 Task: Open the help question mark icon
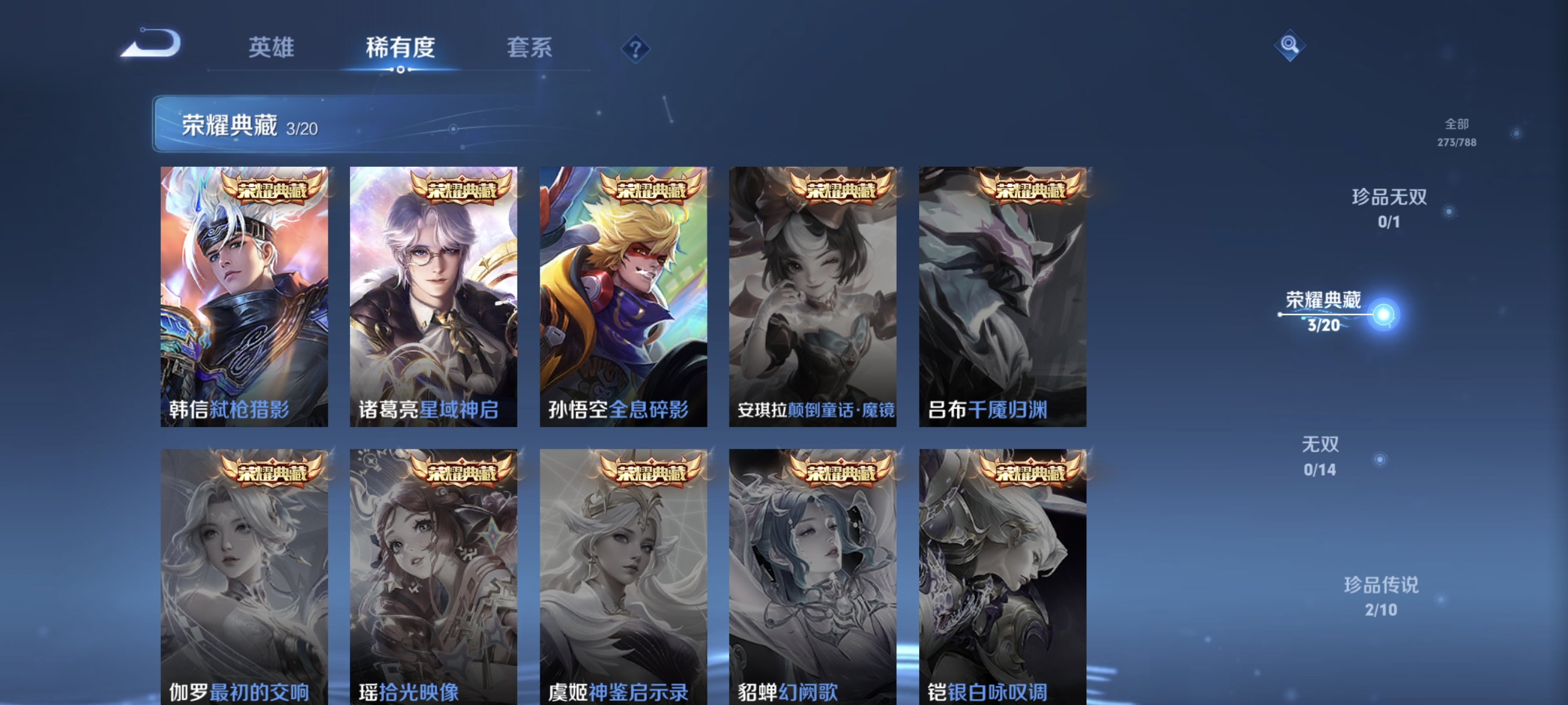click(x=634, y=50)
